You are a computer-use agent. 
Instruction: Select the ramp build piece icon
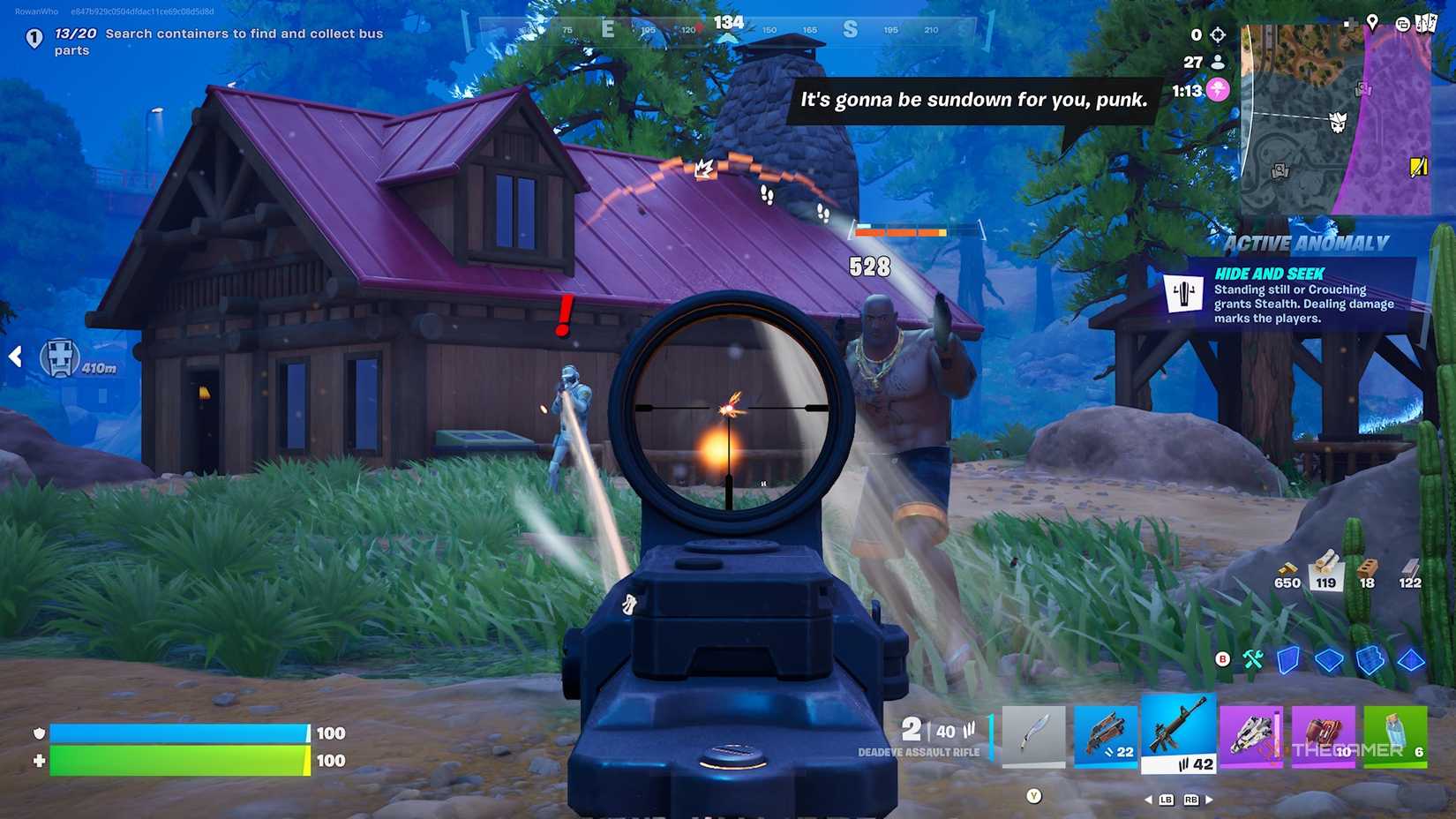click(1370, 660)
